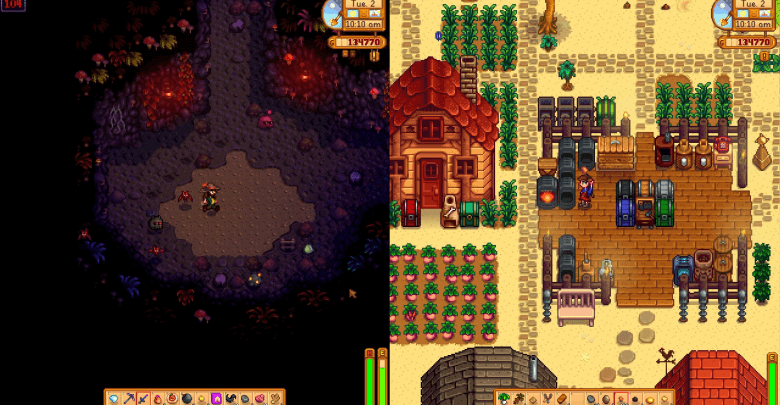Pick the coal lump in right hotbar
Viewport: 780px width, 405px height.
tap(635, 398)
